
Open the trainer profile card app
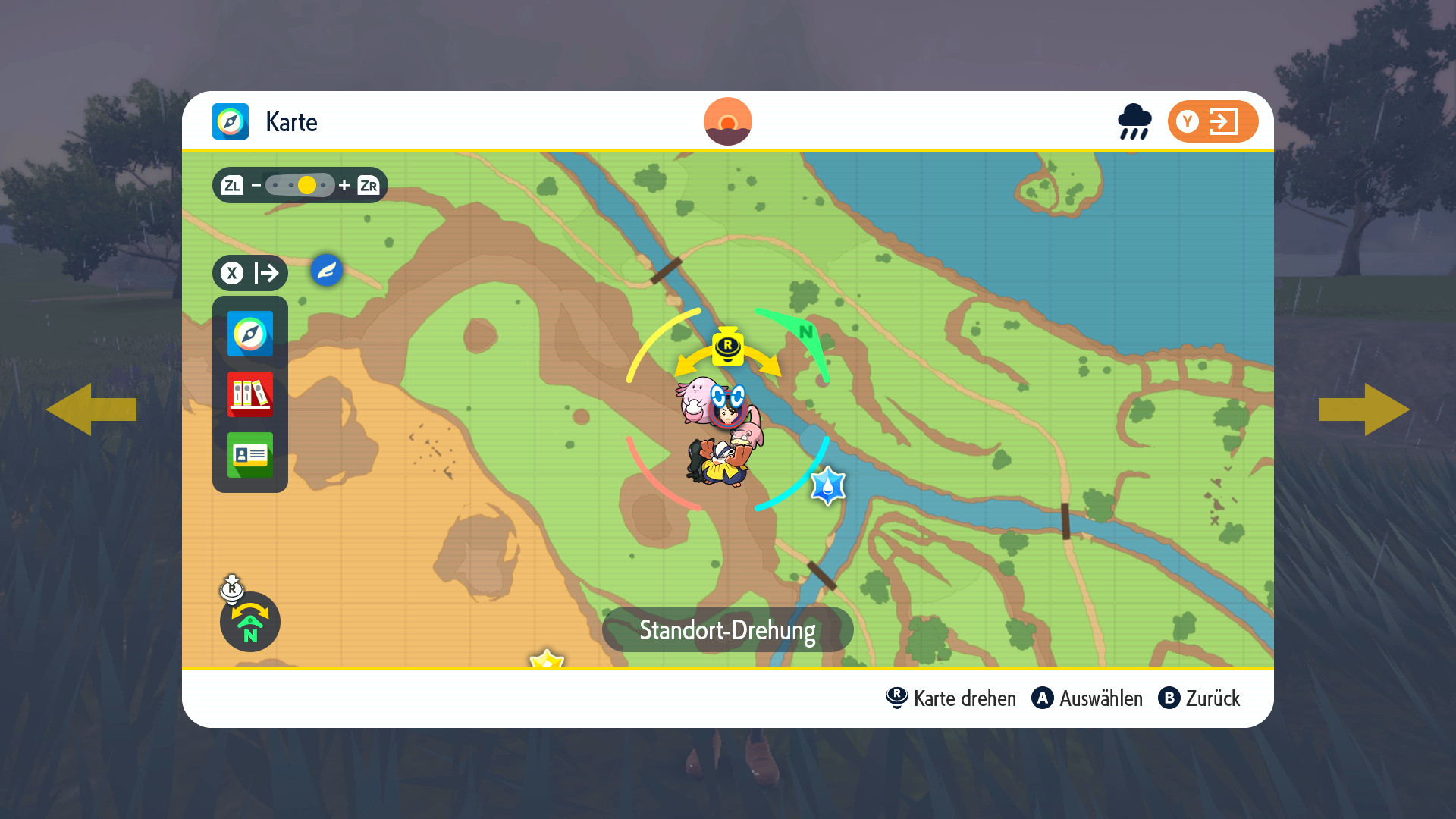[x=250, y=455]
